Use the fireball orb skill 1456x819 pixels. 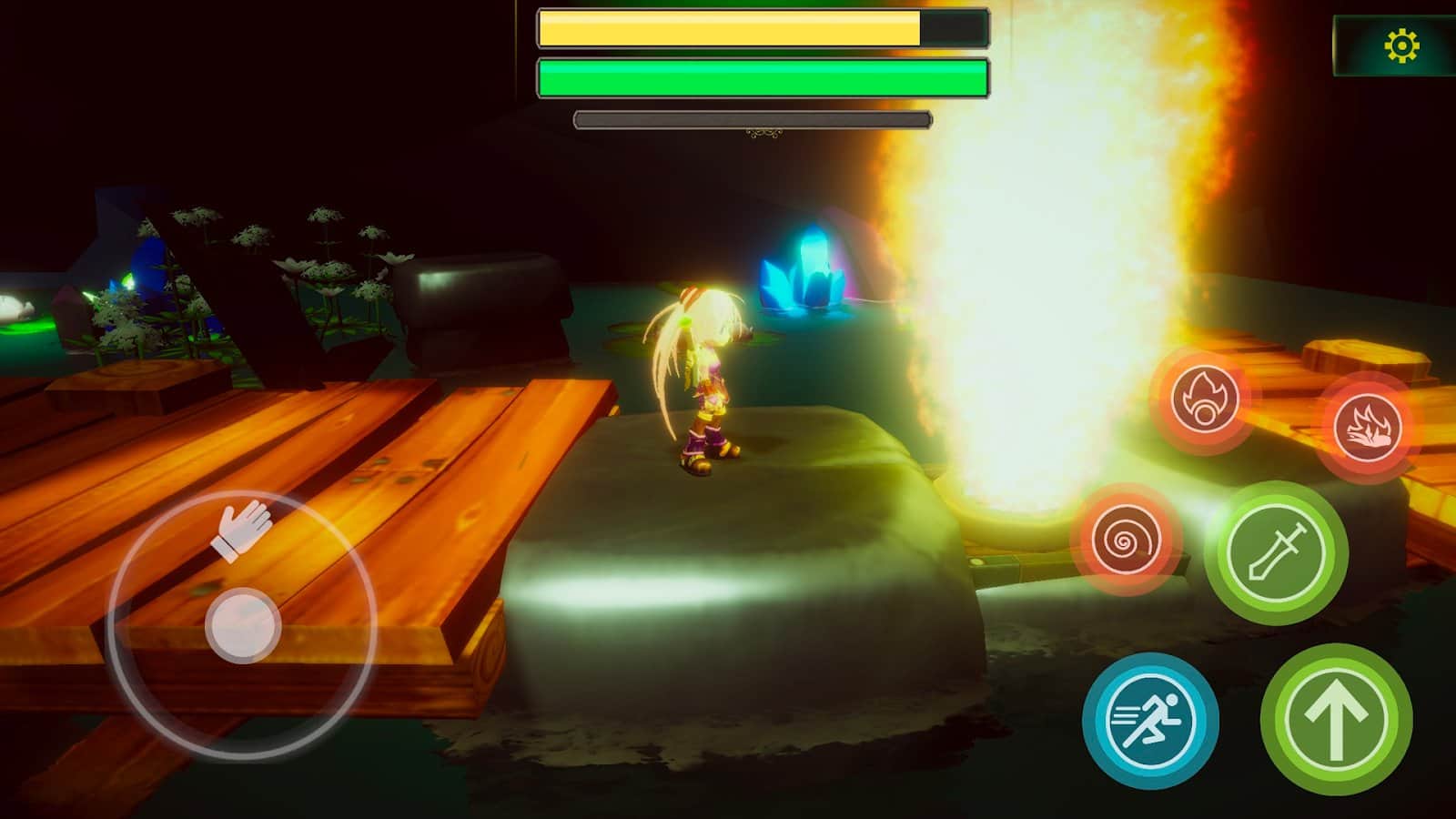pyautogui.click(x=1203, y=399)
